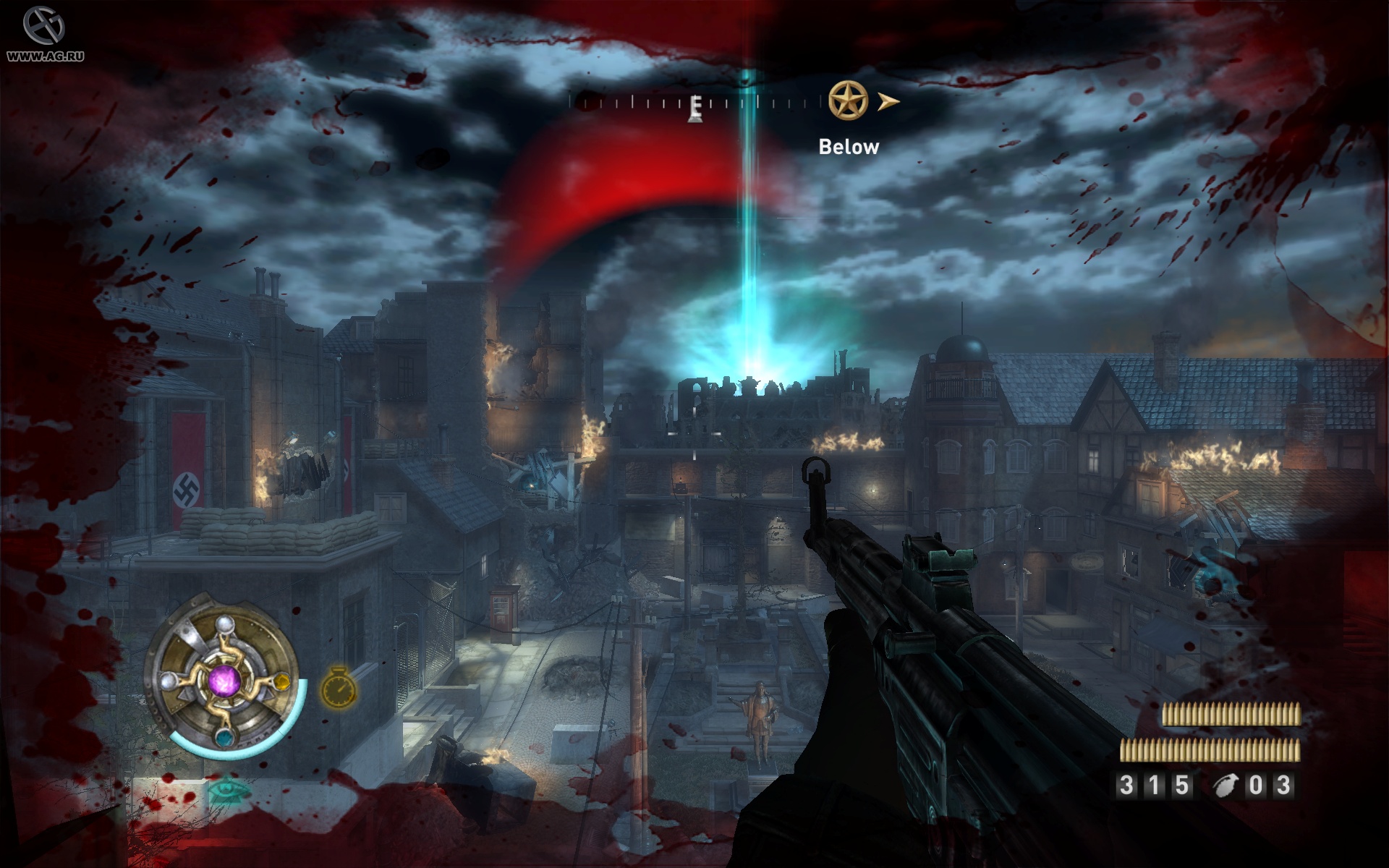Open the AG.ru watermark logo
1389x868 pixels.
coord(45,33)
